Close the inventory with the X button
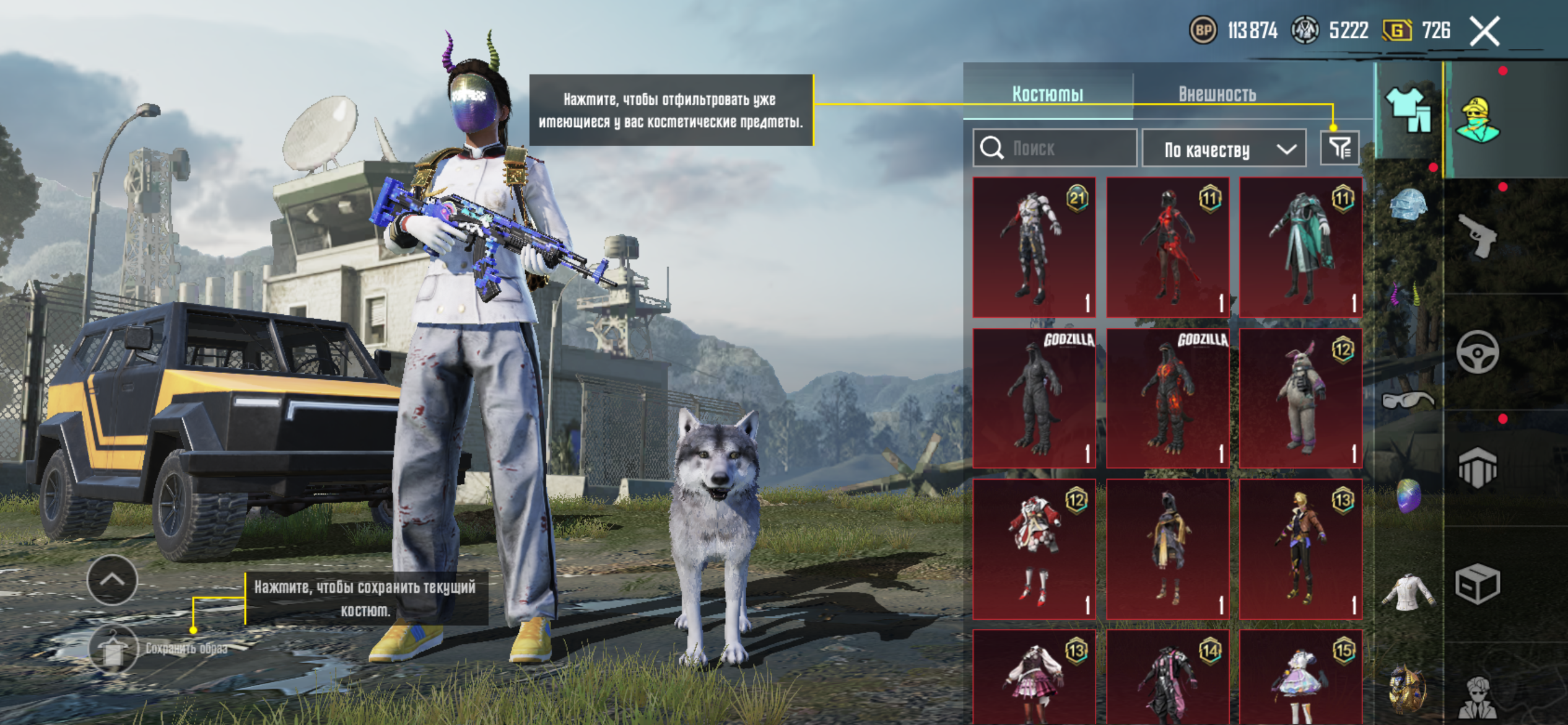This screenshot has width=1568, height=725. click(x=1485, y=32)
